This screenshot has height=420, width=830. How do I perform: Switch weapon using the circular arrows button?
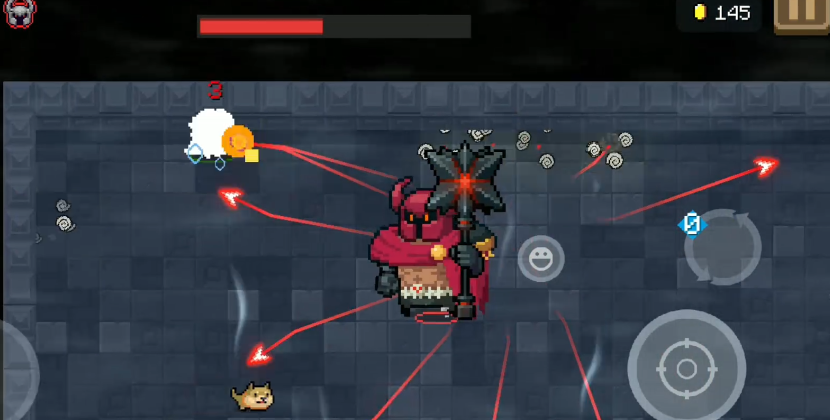[x=722, y=248]
